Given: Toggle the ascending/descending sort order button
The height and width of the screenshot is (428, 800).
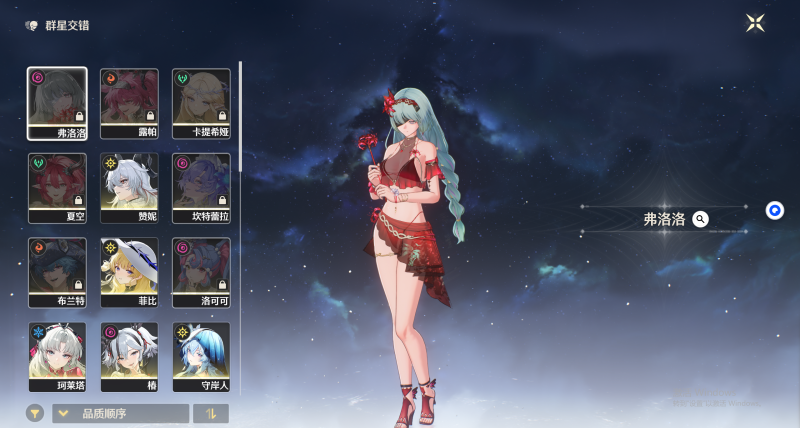Looking at the screenshot, I should 211,413.
